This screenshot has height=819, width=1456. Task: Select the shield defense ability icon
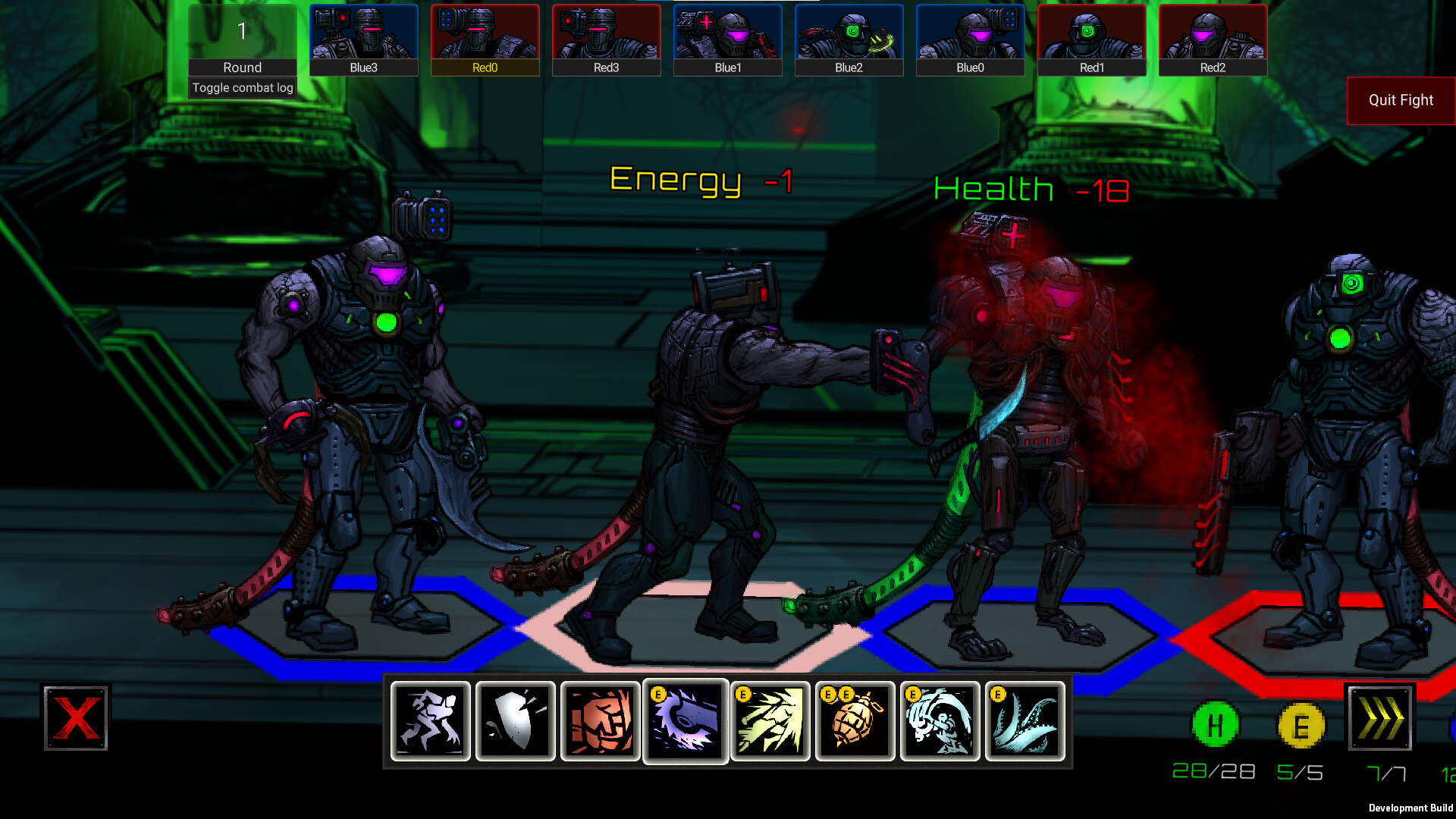(514, 721)
